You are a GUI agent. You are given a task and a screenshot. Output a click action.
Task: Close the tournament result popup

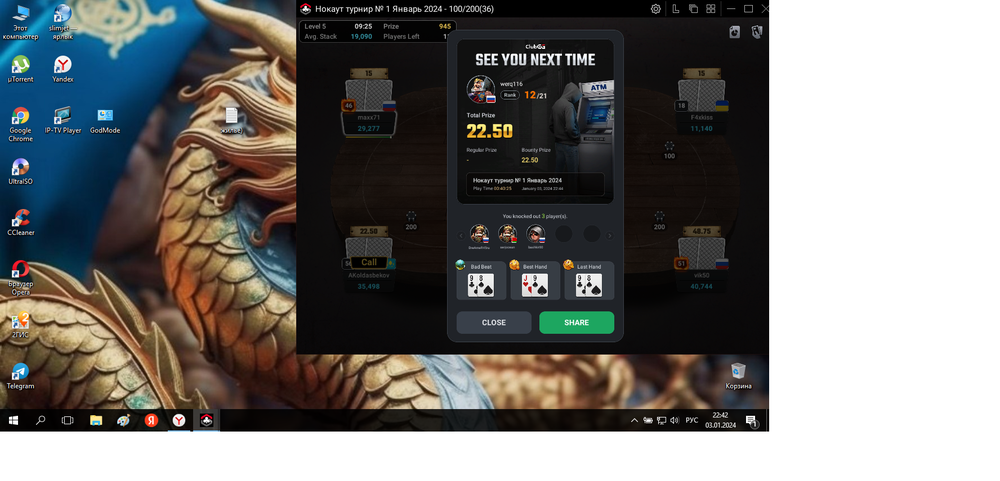pyautogui.click(x=493, y=322)
